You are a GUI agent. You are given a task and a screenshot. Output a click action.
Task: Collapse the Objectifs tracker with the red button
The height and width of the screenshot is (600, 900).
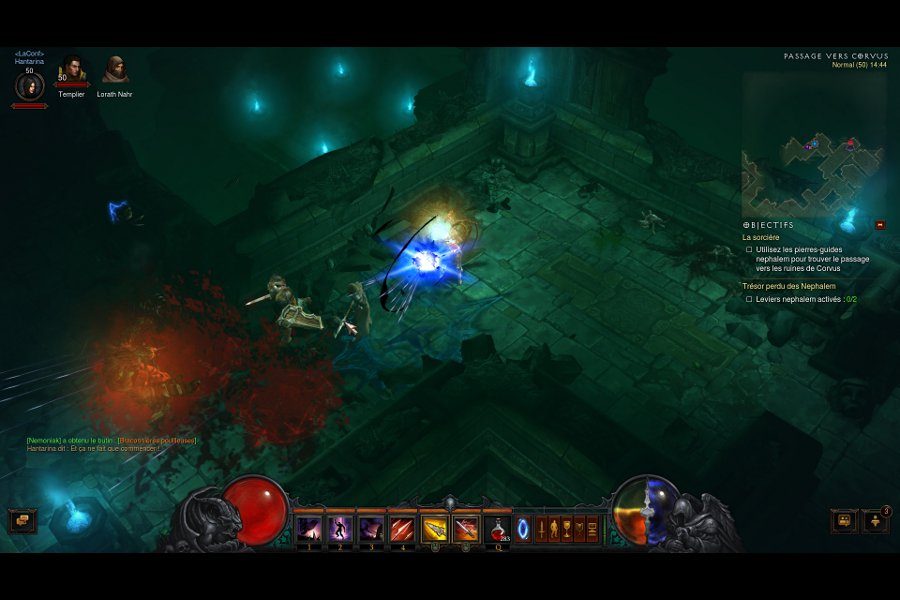[x=879, y=225]
